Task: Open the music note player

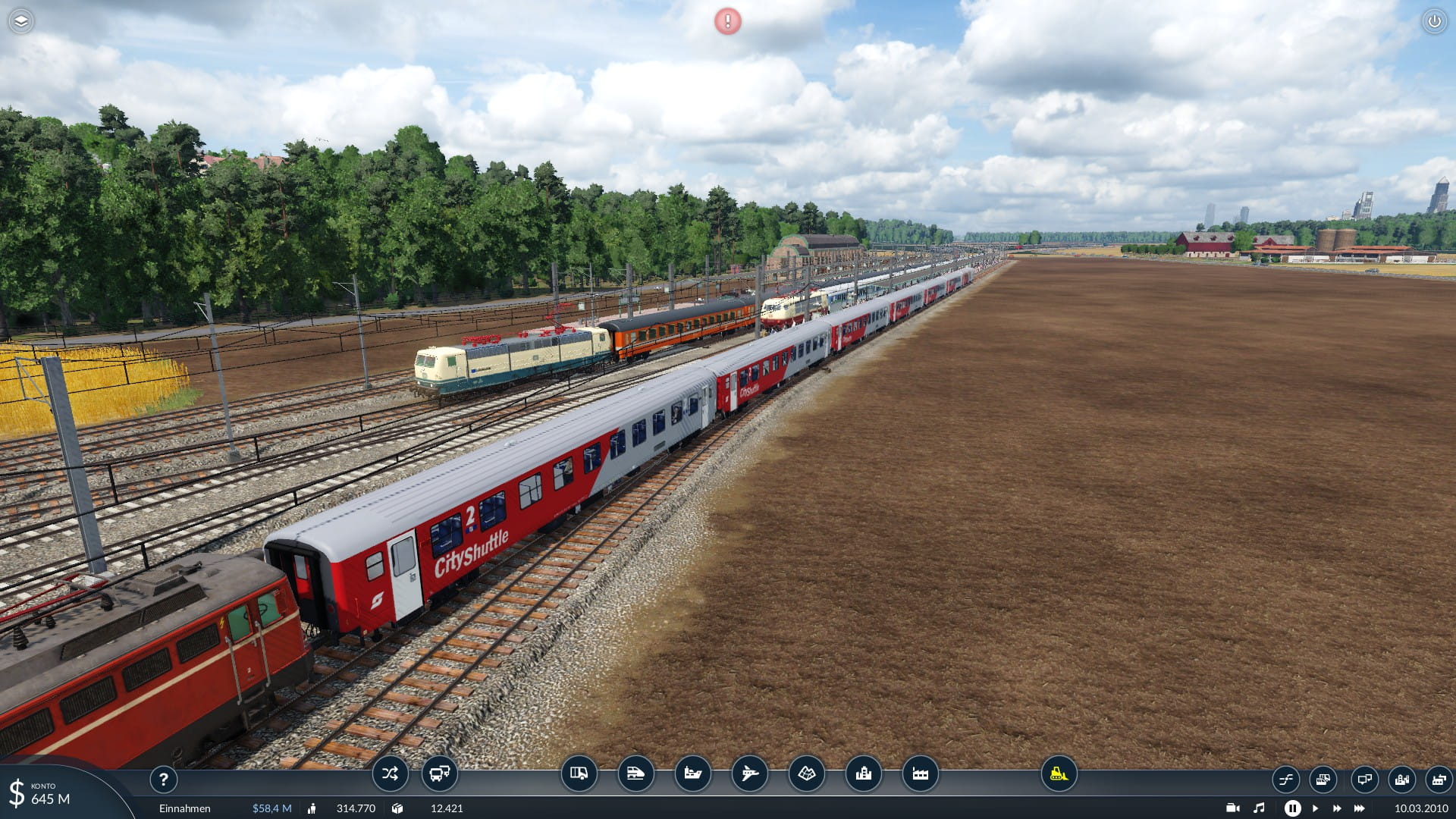Action: [1260, 808]
